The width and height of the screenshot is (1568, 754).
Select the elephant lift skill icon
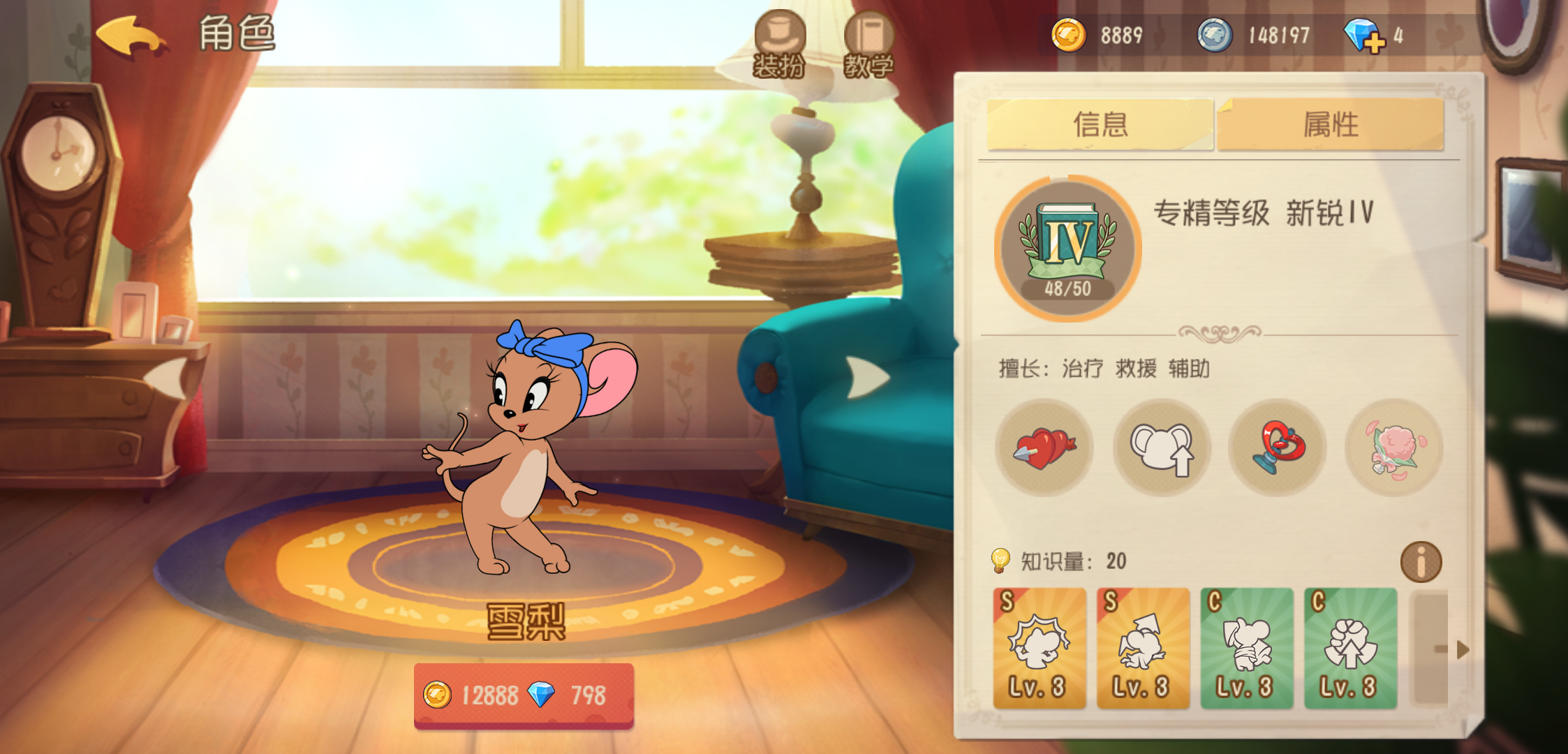click(1161, 450)
